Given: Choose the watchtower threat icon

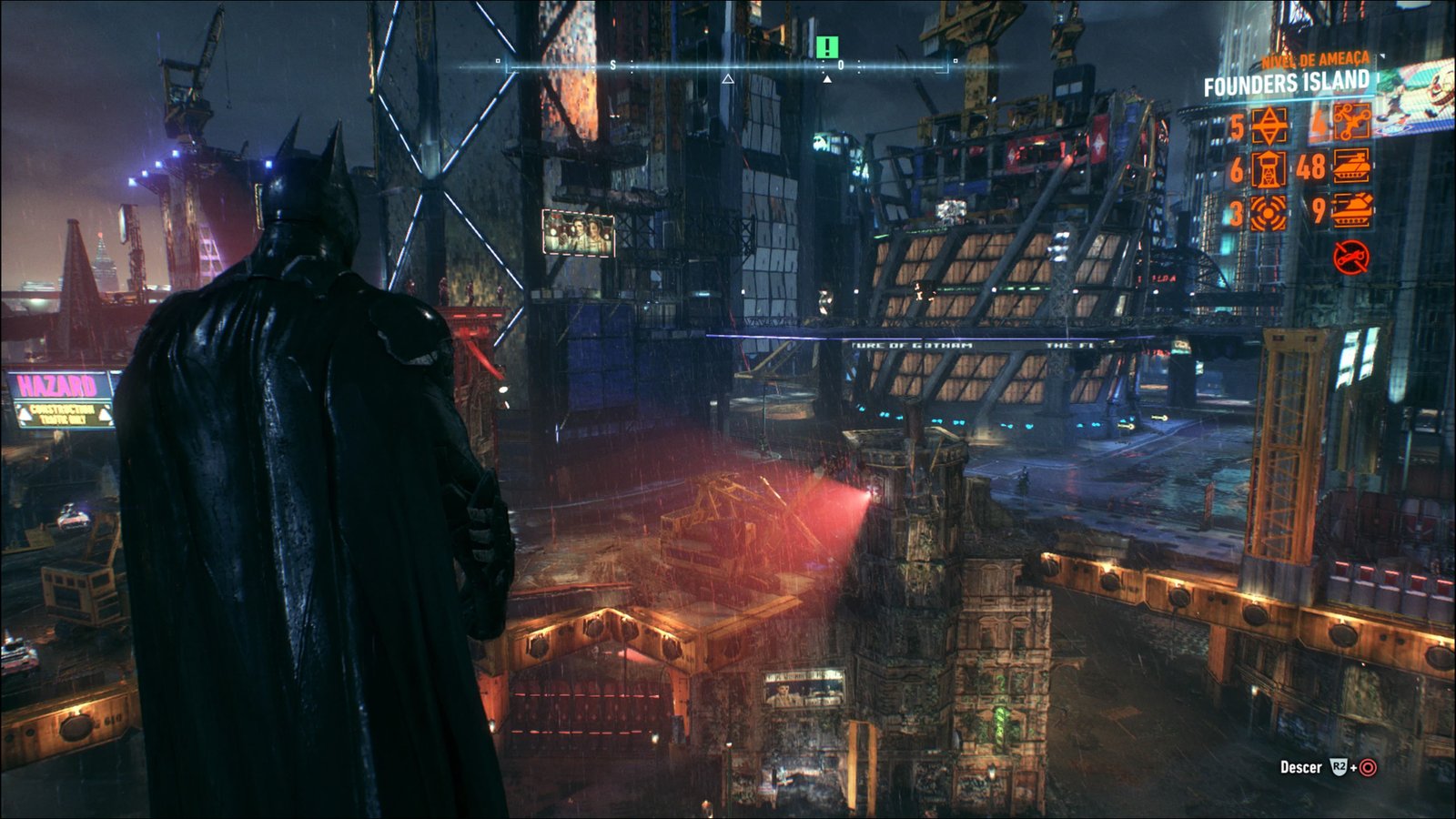Looking at the screenshot, I should [x=1267, y=169].
